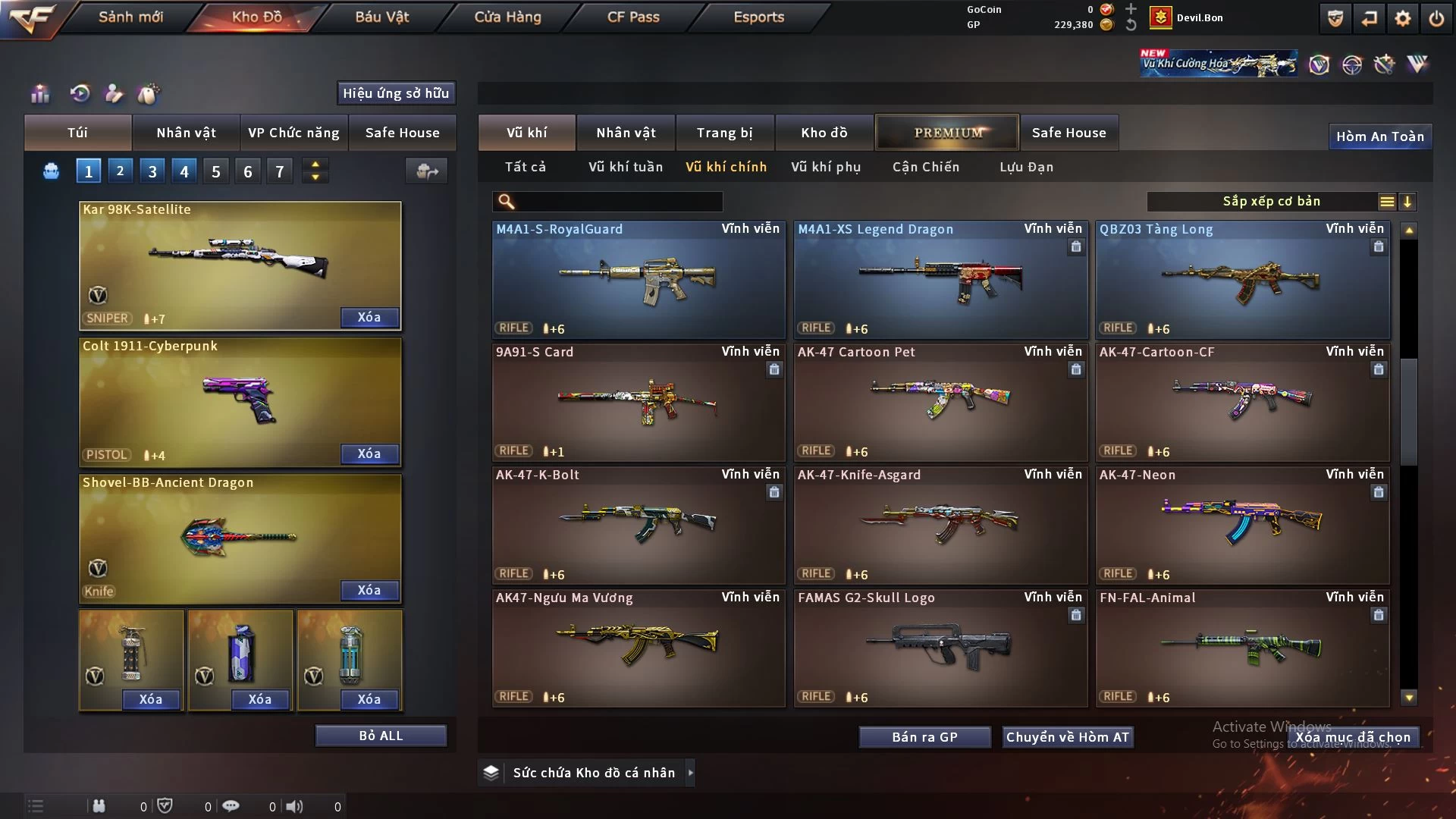The image size is (1456, 819).
Task: Click the Bỏ ALL button
Action: 381,736
